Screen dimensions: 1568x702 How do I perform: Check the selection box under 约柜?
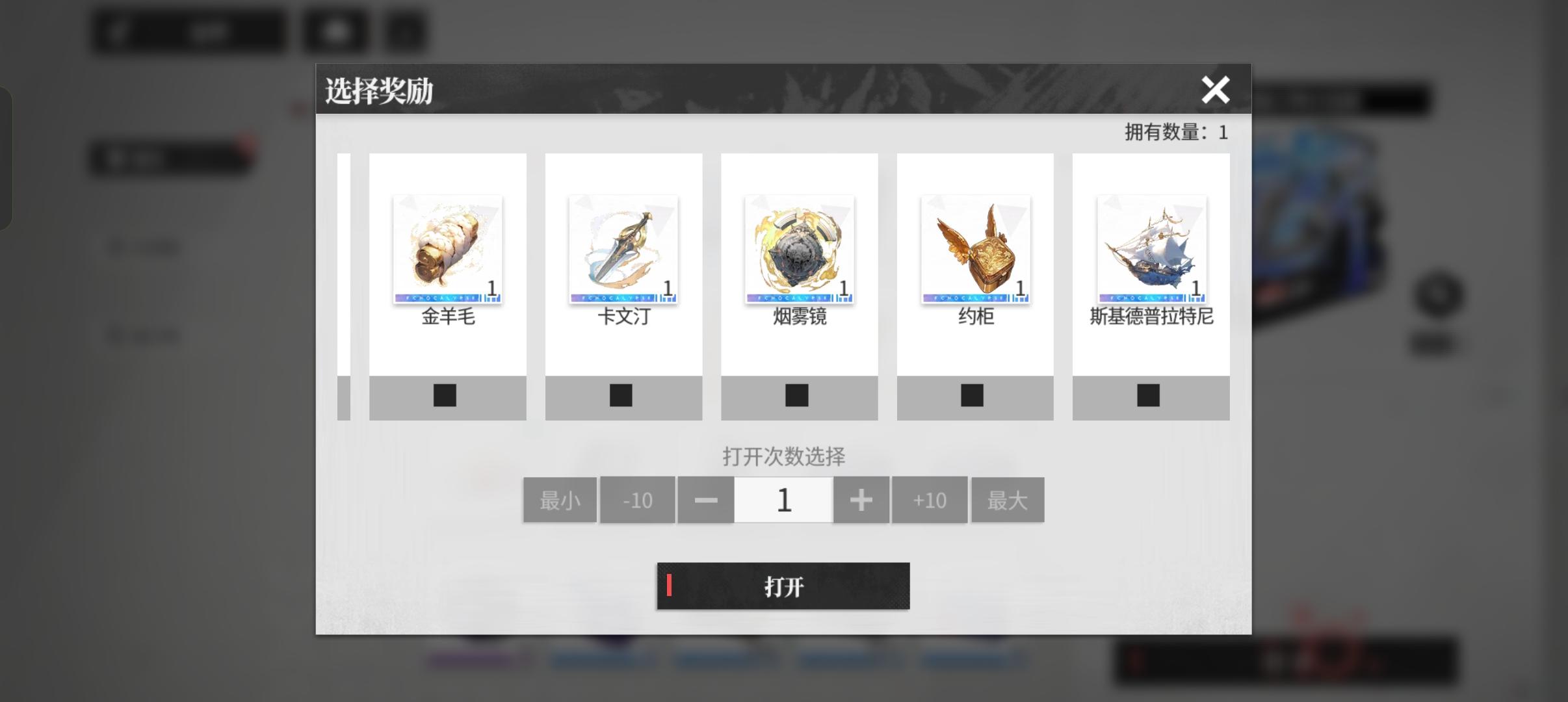(973, 395)
